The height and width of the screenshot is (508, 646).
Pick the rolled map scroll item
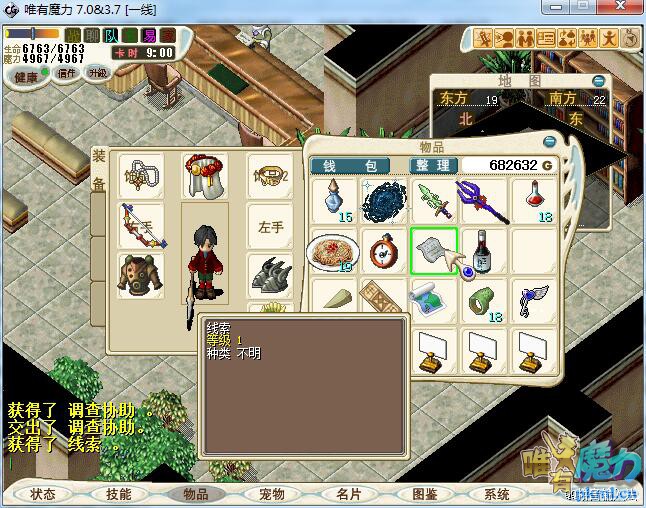(x=433, y=298)
